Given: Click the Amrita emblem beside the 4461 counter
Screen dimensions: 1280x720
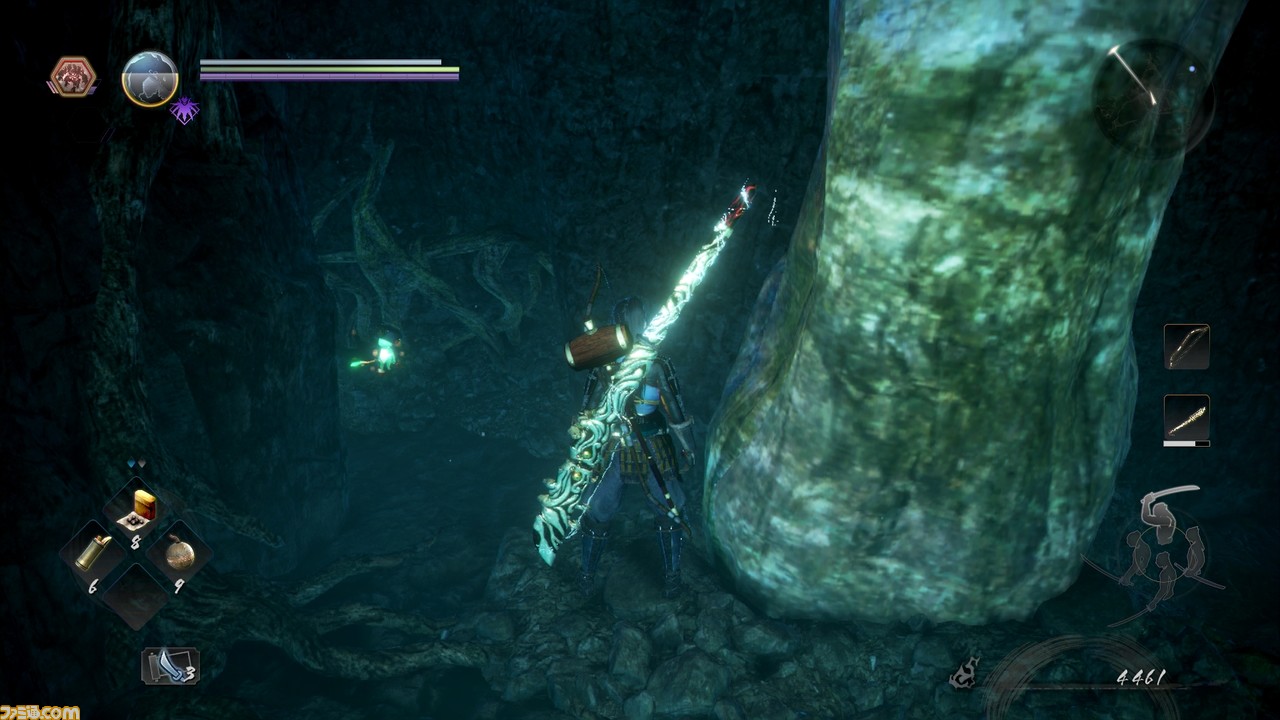Looking at the screenshot, I should tap(965, 675).
